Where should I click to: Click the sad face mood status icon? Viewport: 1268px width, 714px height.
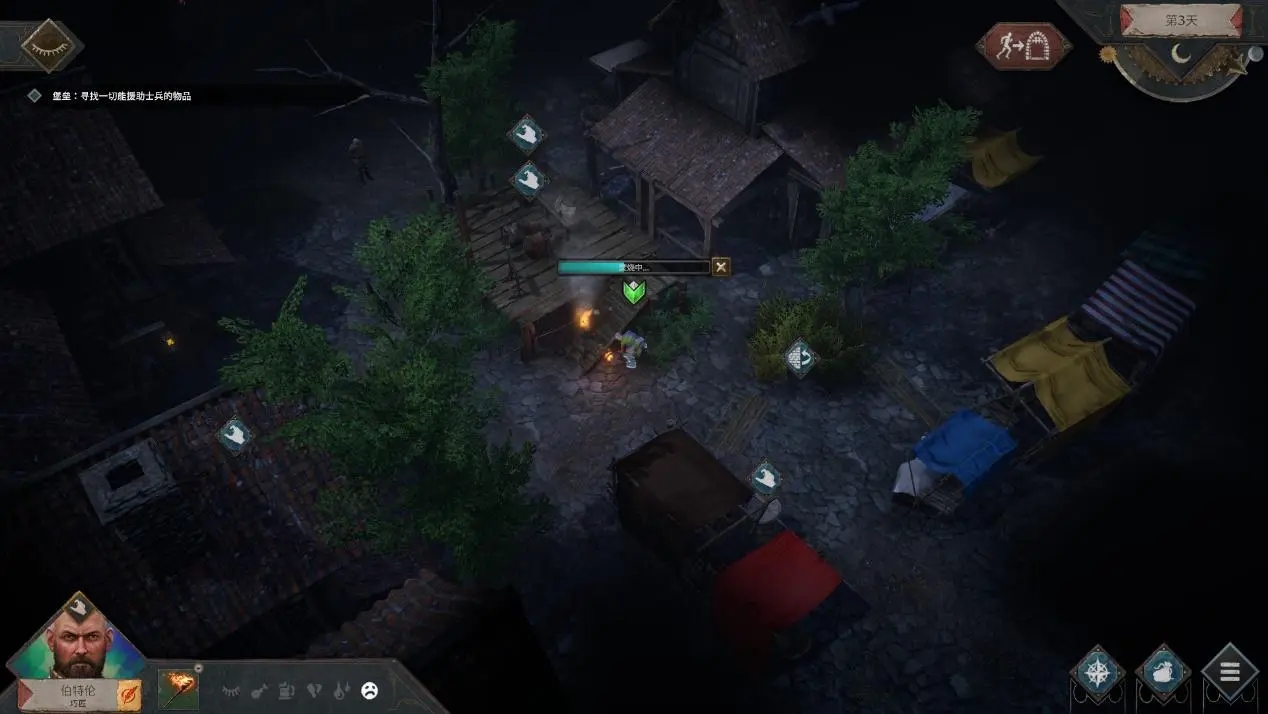click(x=370, y=690)
